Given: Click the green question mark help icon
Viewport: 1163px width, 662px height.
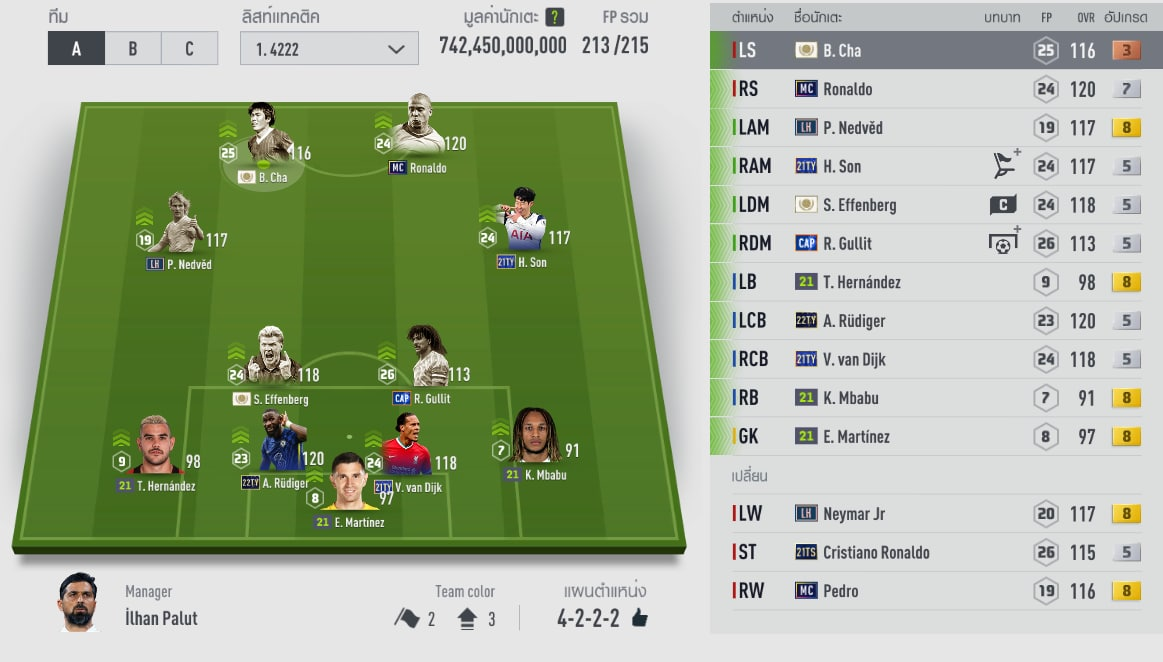Looking at the screenshot, I should [x=556, y=17].
